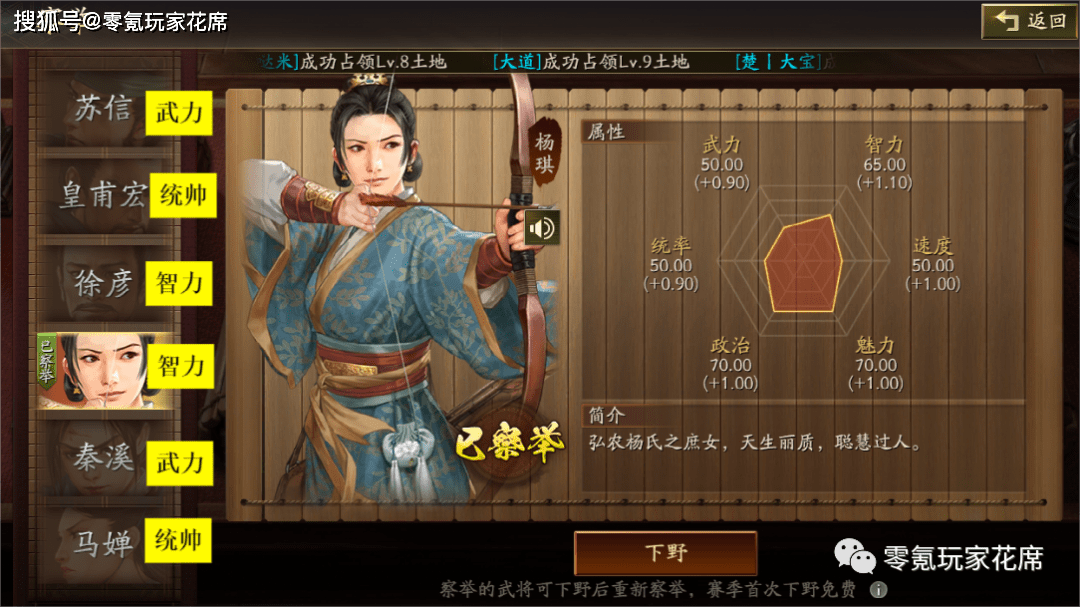1080x607 pixels.
Task: Select general 秦溪 from the list
Action: tap(104, 458)
